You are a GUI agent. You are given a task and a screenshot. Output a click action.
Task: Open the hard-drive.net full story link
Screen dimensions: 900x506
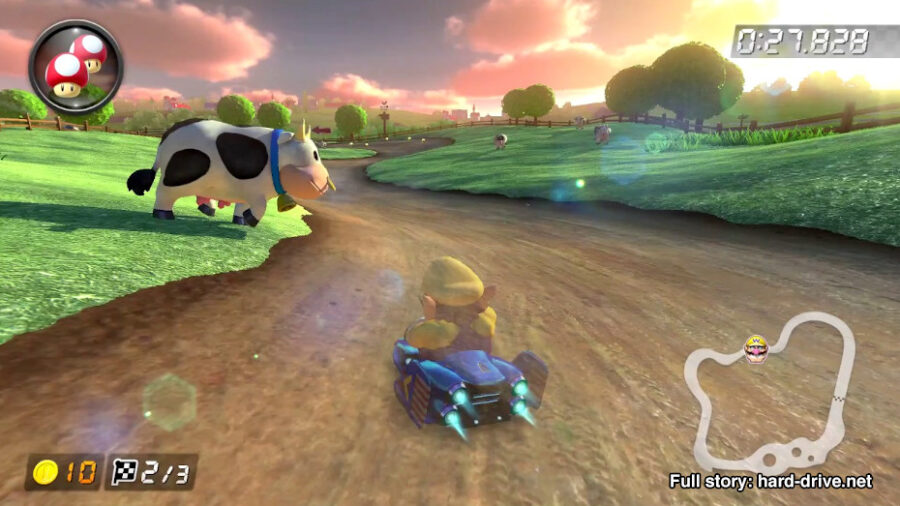[x=770, y=481]
